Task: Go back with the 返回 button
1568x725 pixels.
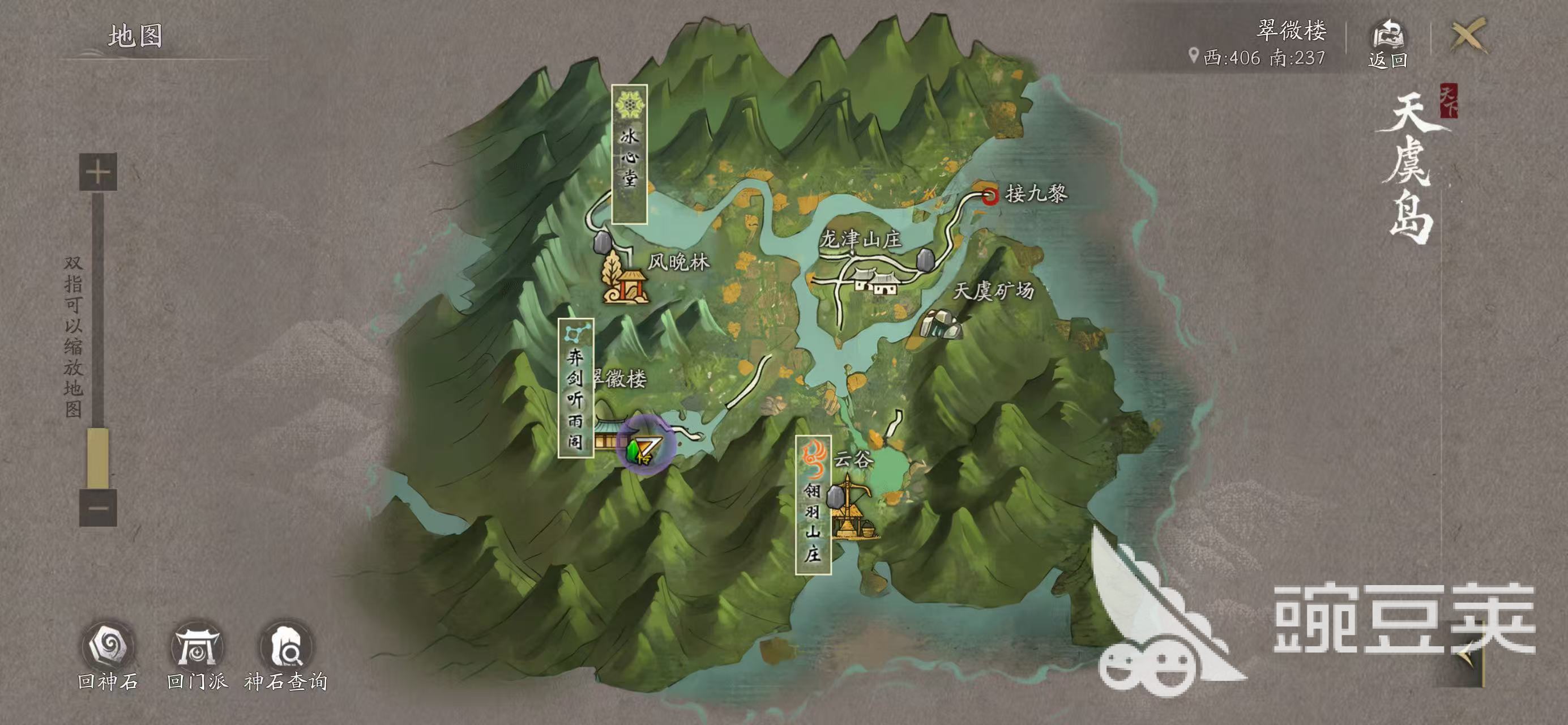Action: click(1387, 42)
